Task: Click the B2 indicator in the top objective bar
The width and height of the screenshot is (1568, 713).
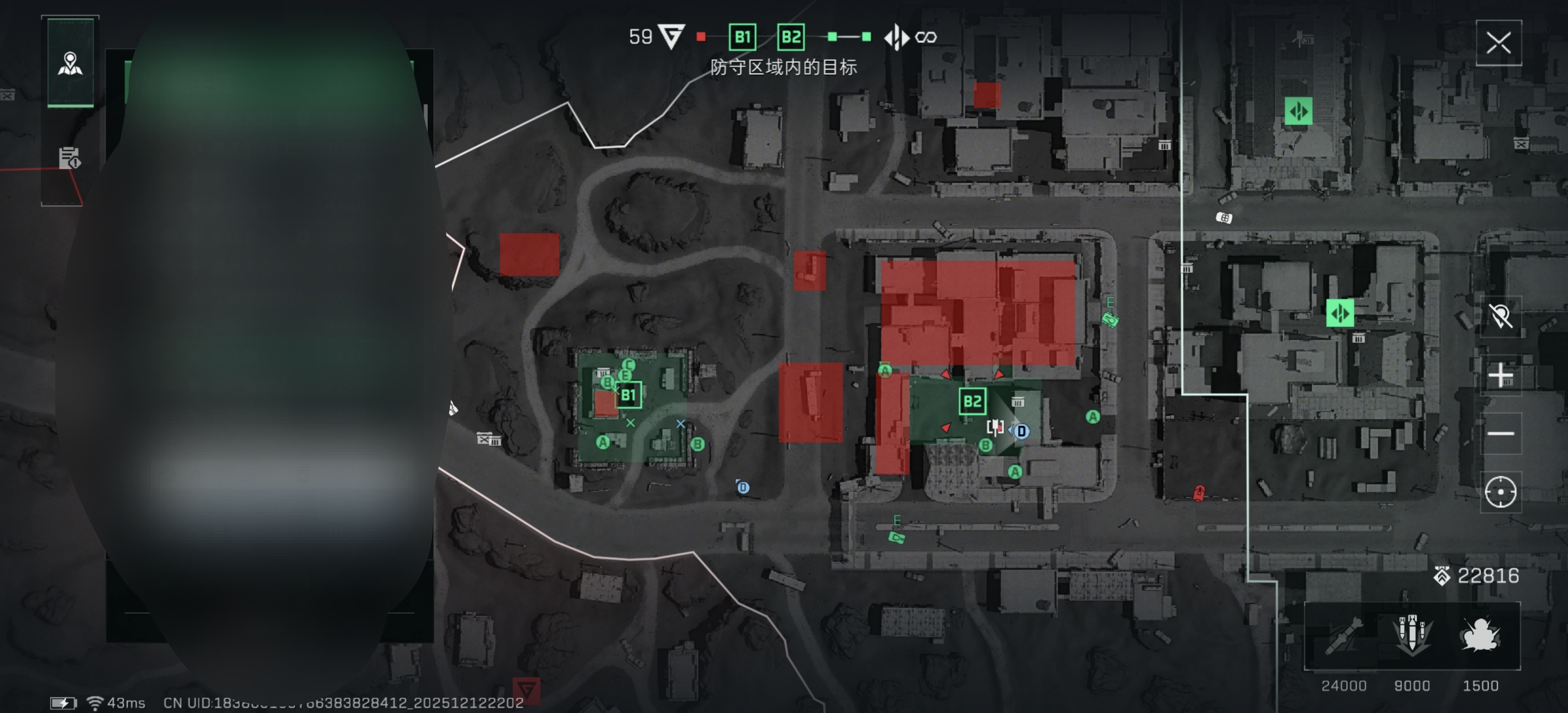Action: click(791, 37)
